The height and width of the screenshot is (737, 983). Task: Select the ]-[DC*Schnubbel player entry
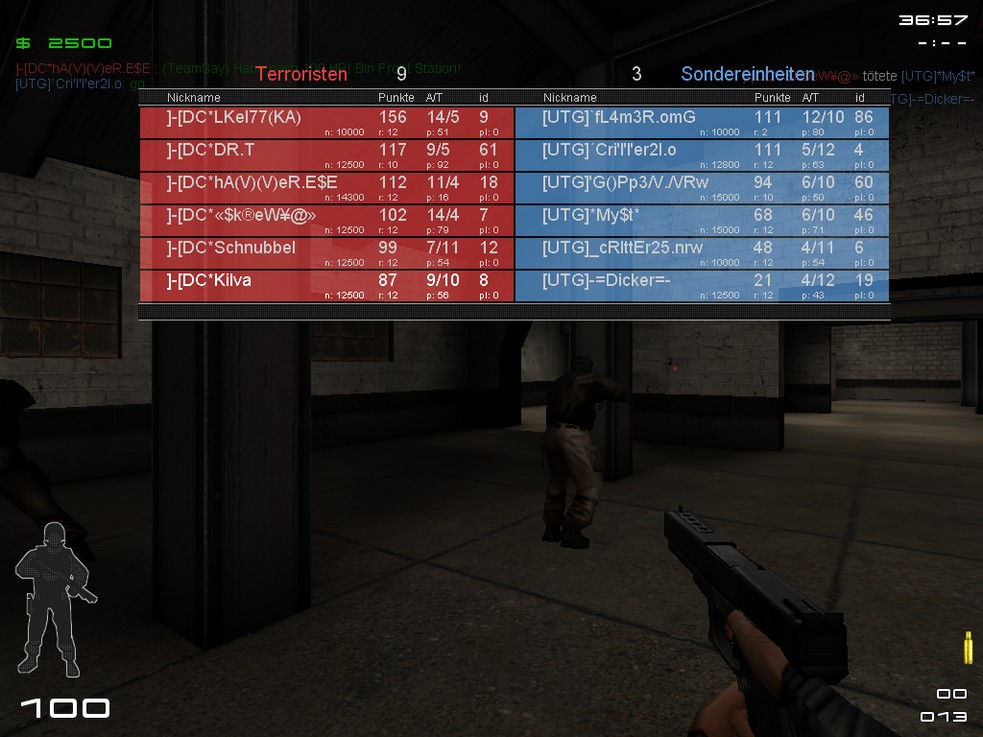[x=326, y=252]
